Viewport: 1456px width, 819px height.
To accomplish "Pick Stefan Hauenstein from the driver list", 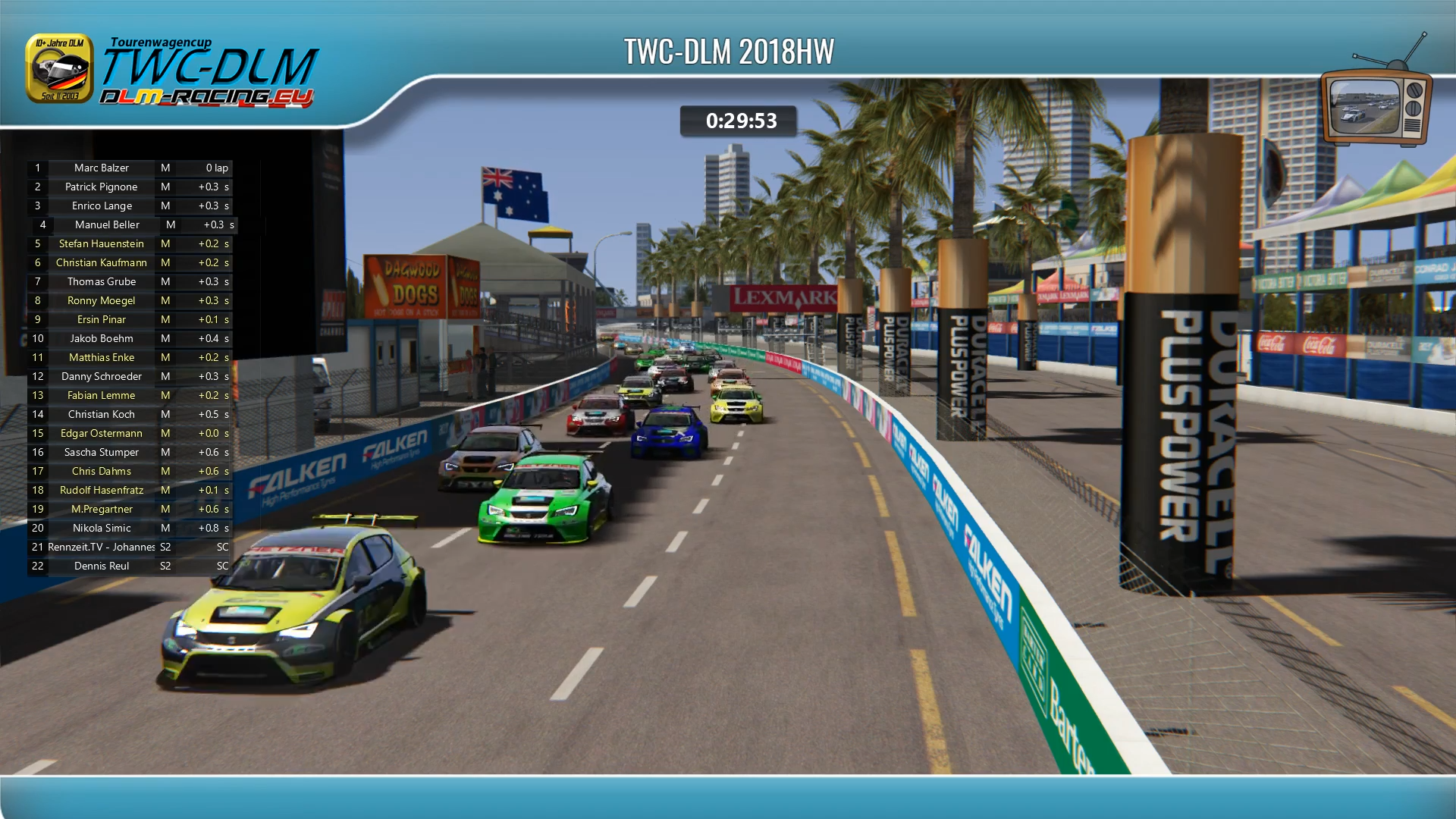I will point(102,243).
